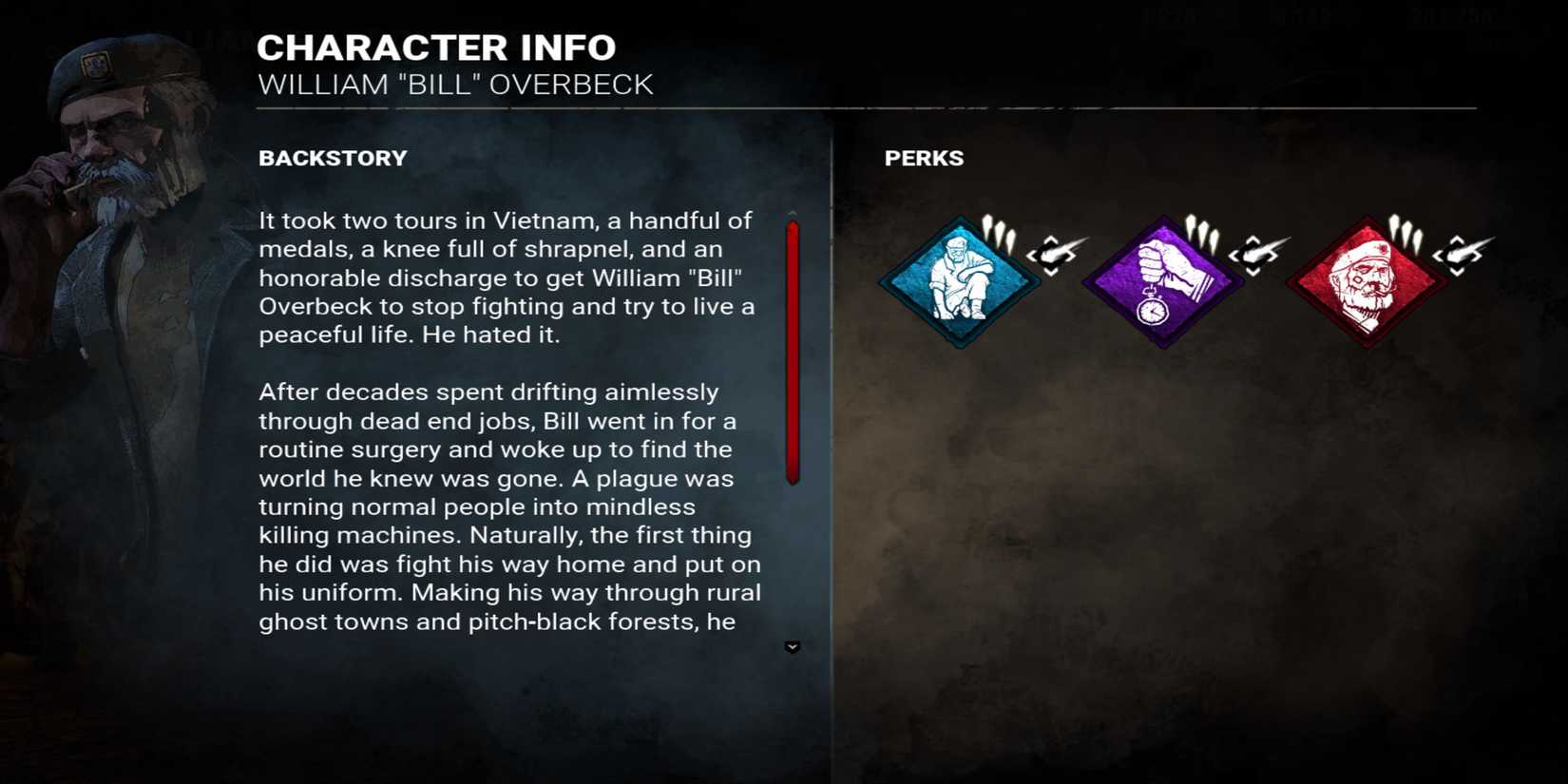The width and height of the screenshot is (1568, 784).
Task: Click the CHARACTER INFO title
Action: coord(436,47)
